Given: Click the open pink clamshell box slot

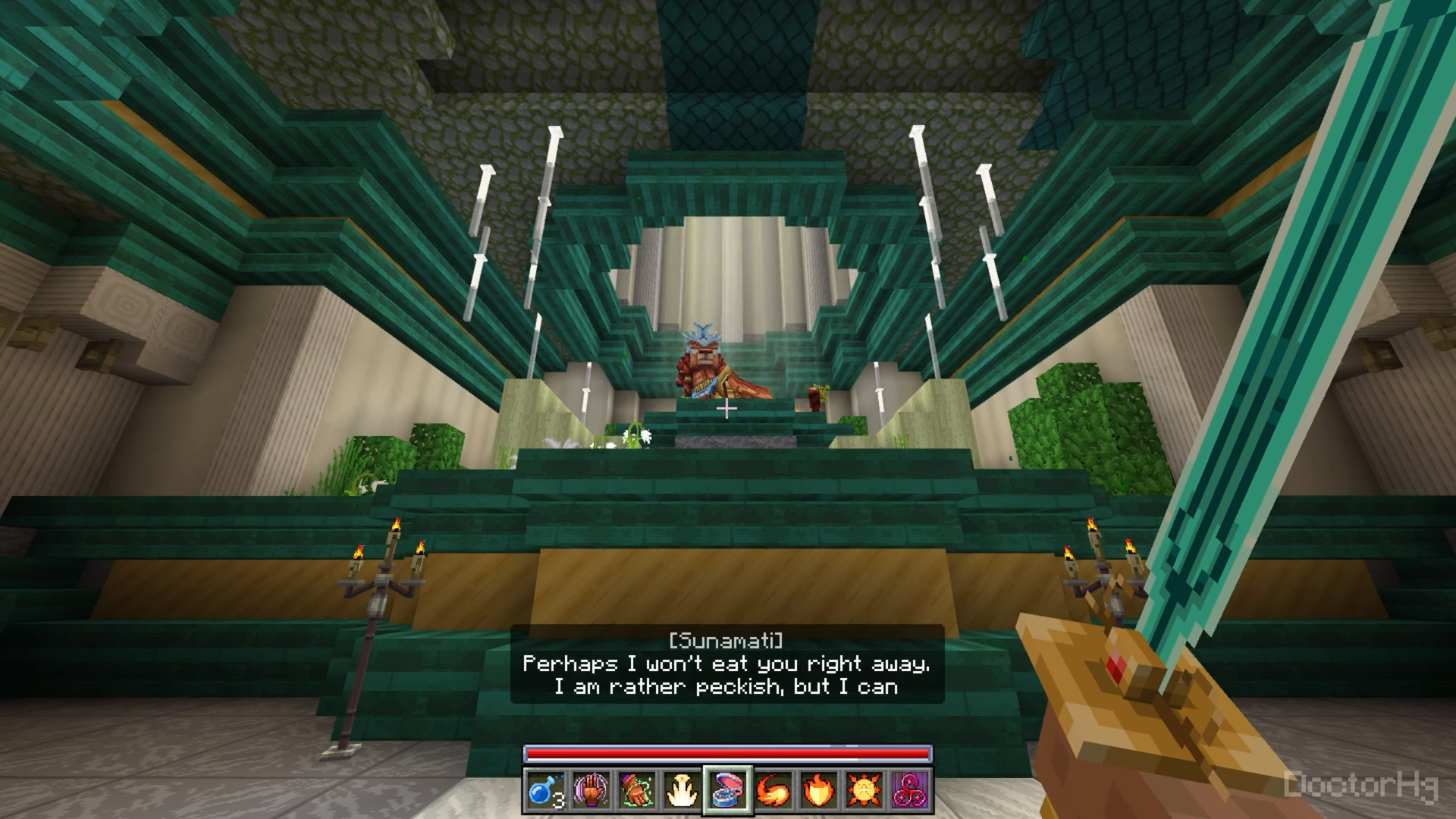Looking at the screenshot, I should [728, 790].
